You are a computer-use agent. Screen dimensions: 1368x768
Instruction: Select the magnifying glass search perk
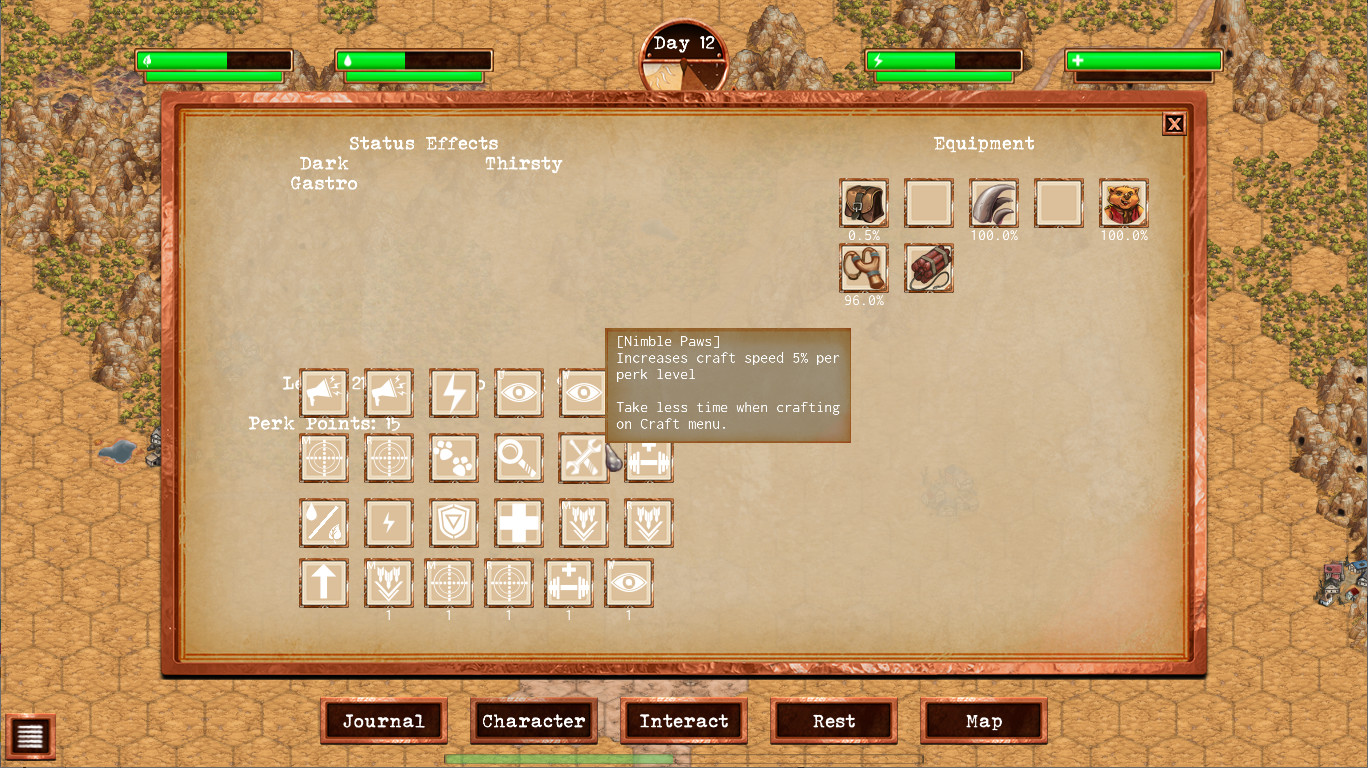pyautogui.click(x=518, y=458)
